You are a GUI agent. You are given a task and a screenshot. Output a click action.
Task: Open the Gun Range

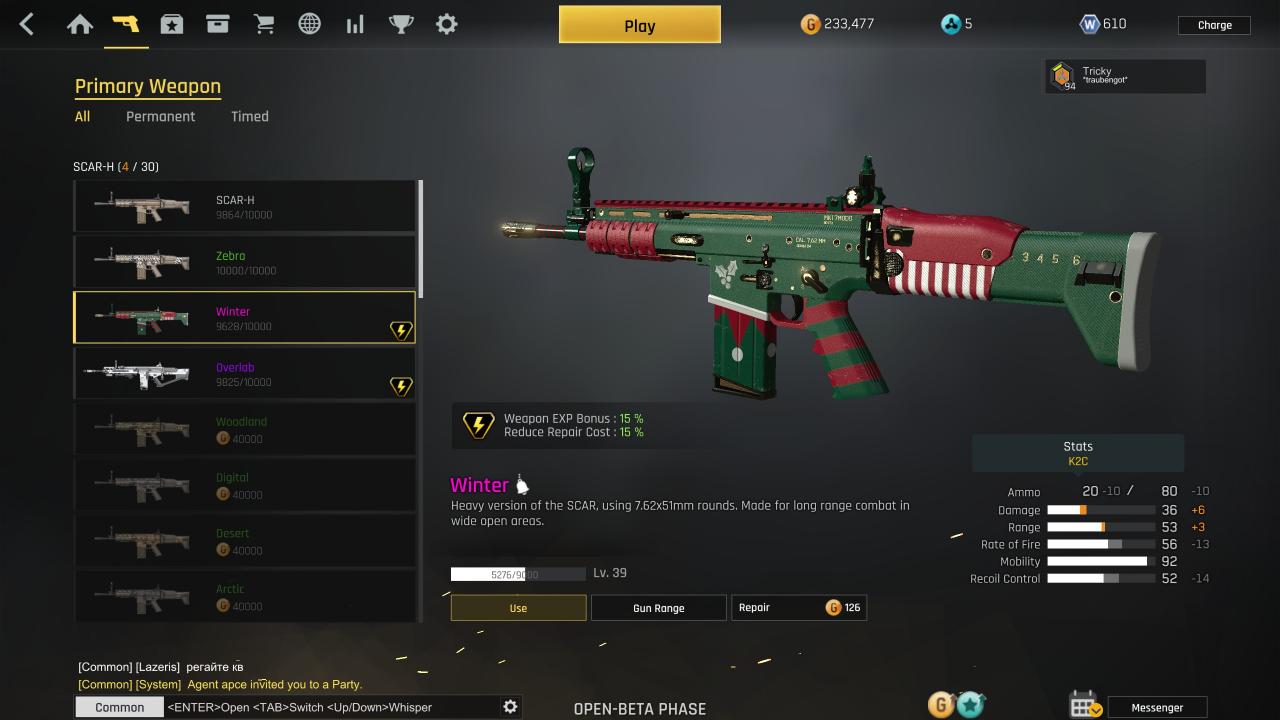coord(658,608)
